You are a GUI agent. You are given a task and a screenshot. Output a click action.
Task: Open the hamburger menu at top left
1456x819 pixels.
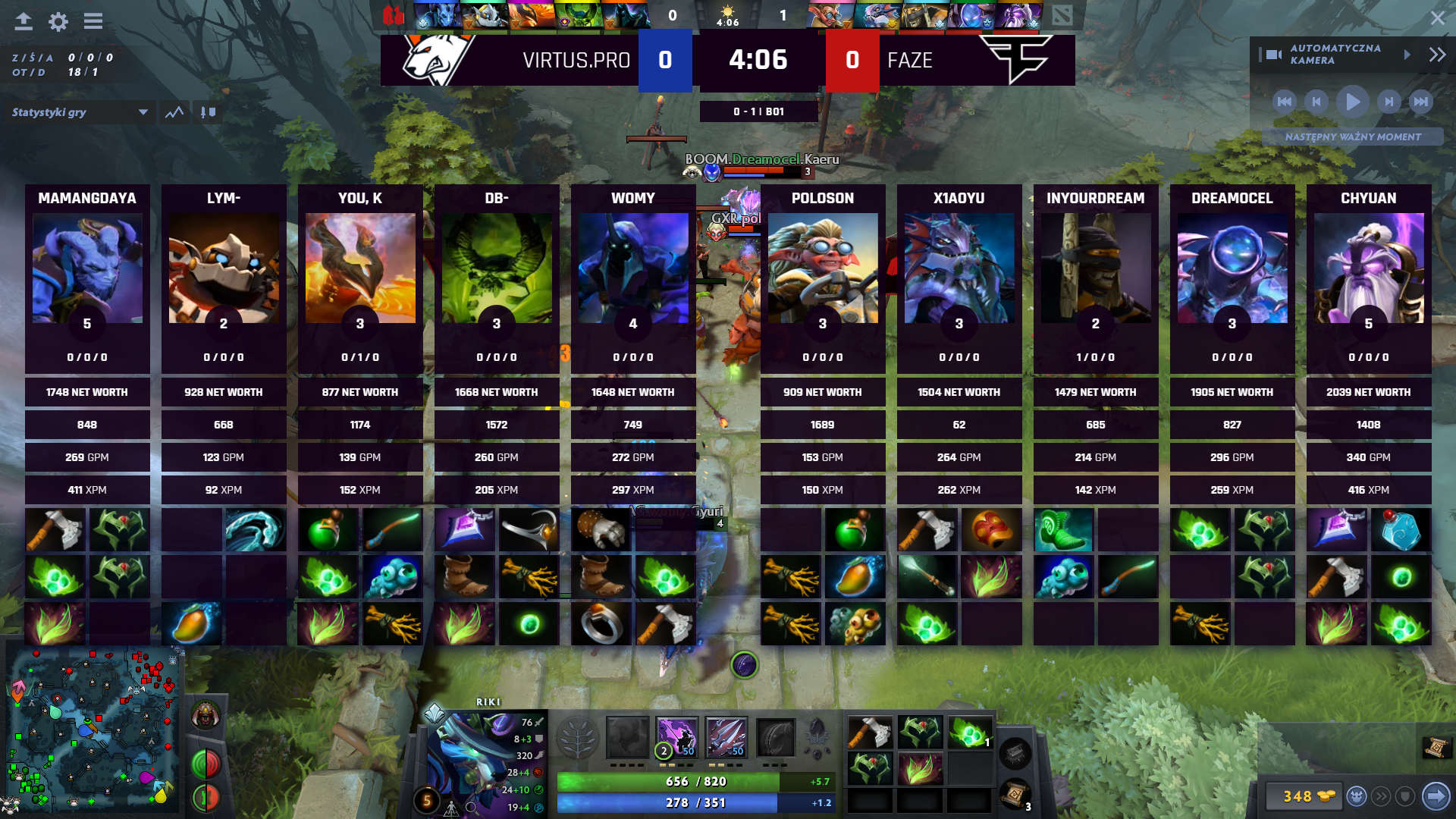[93, 21]
